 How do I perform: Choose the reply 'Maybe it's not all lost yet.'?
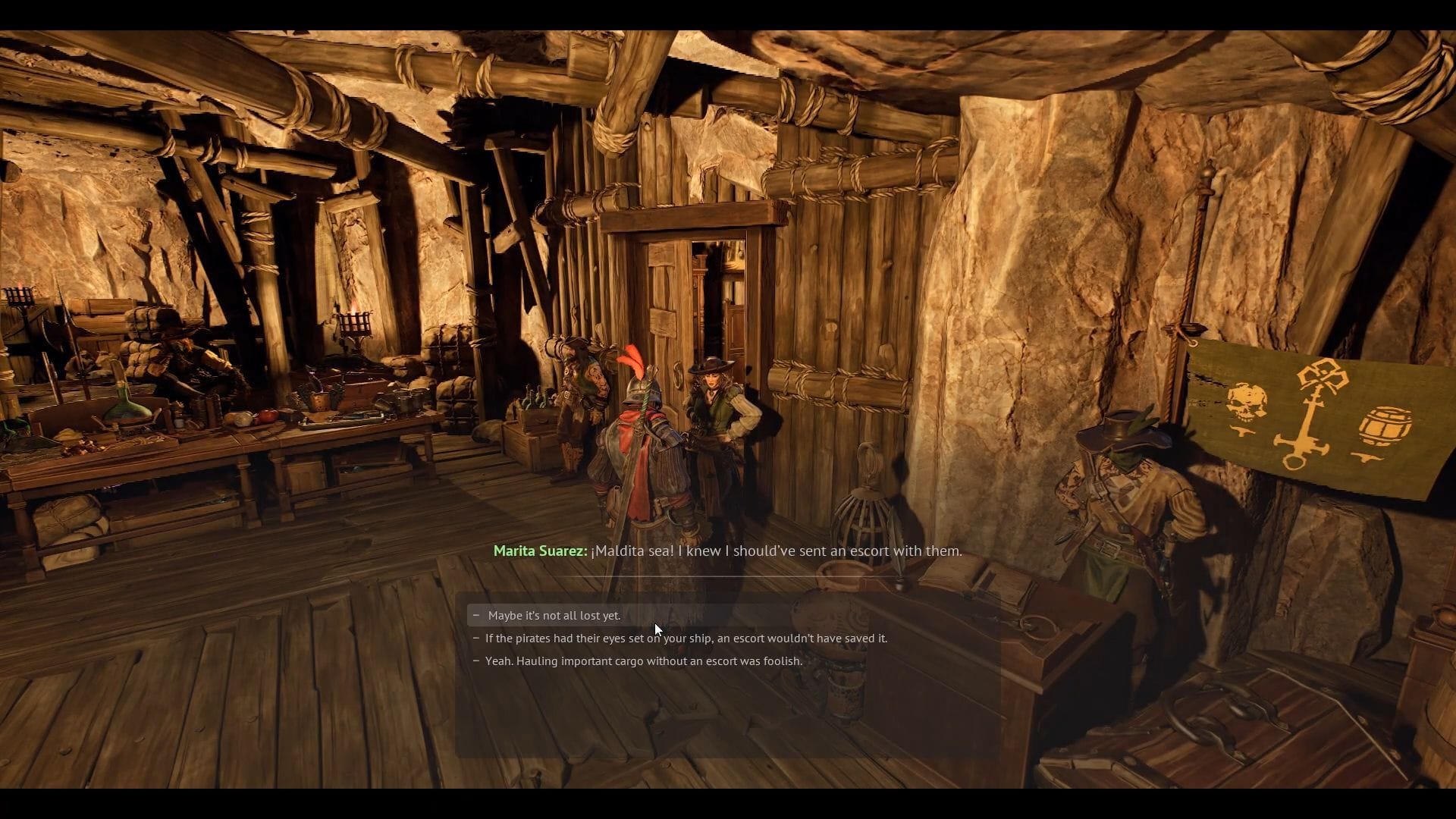(x=552, y=615)
